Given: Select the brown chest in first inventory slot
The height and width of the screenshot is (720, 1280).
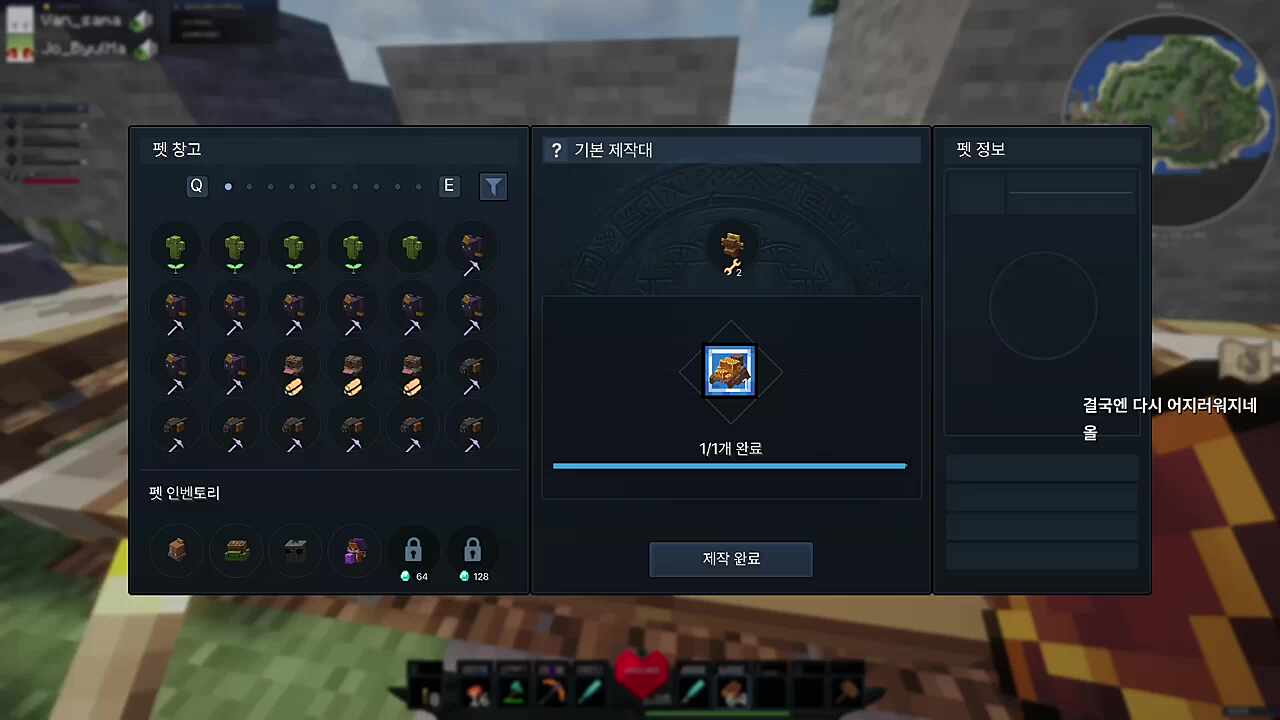Looking at the screenshot, I should click(x=175, y=550).
